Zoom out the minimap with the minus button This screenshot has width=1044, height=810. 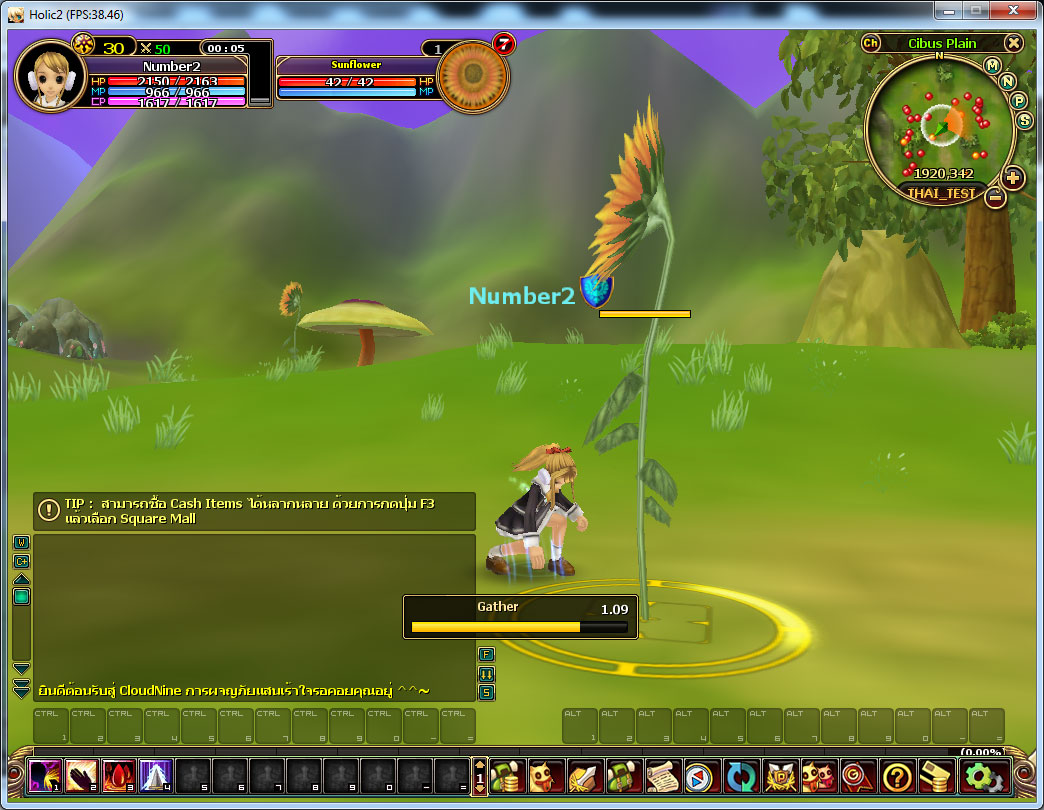point(995,197)
